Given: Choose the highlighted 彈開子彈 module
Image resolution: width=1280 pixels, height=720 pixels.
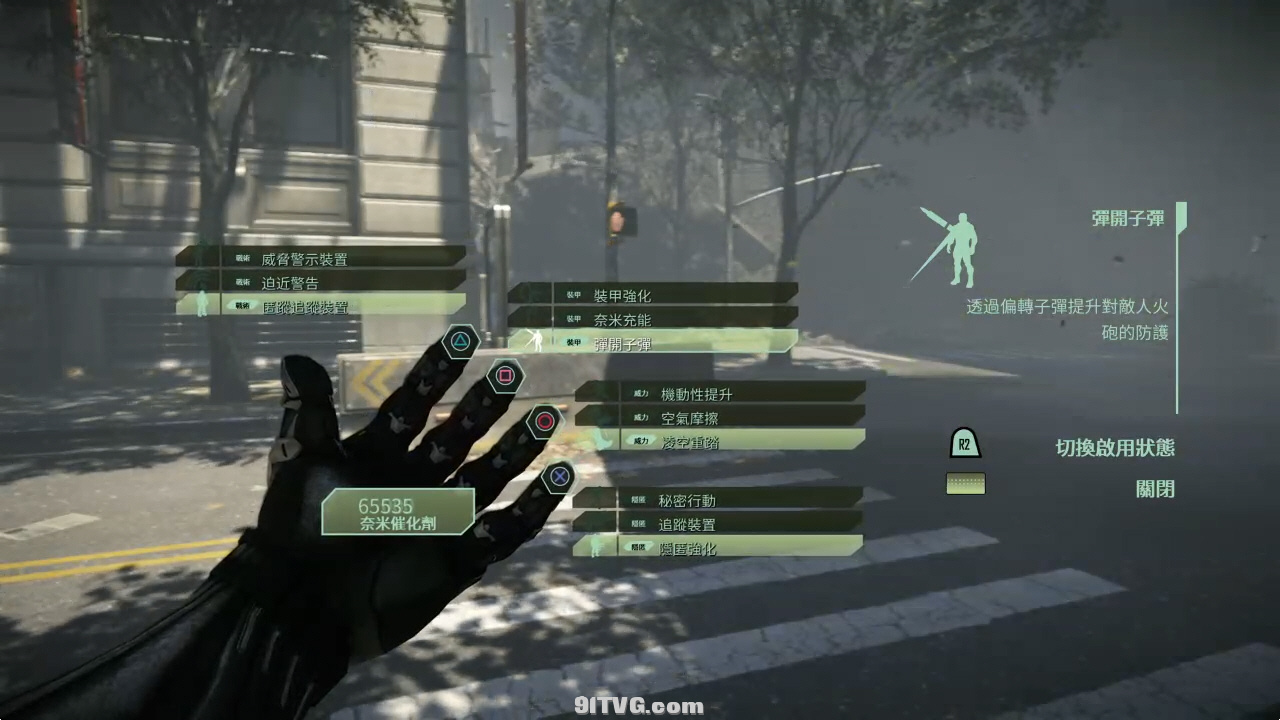Looking at the screenshot, I should 654,343.
